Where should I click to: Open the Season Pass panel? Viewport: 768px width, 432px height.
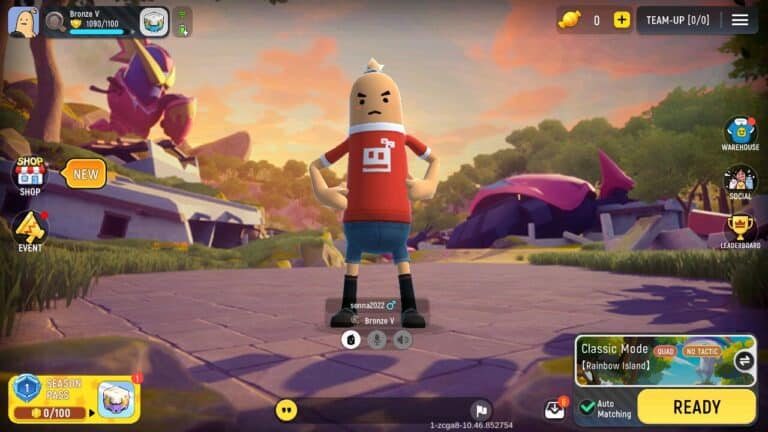[48, 398]
